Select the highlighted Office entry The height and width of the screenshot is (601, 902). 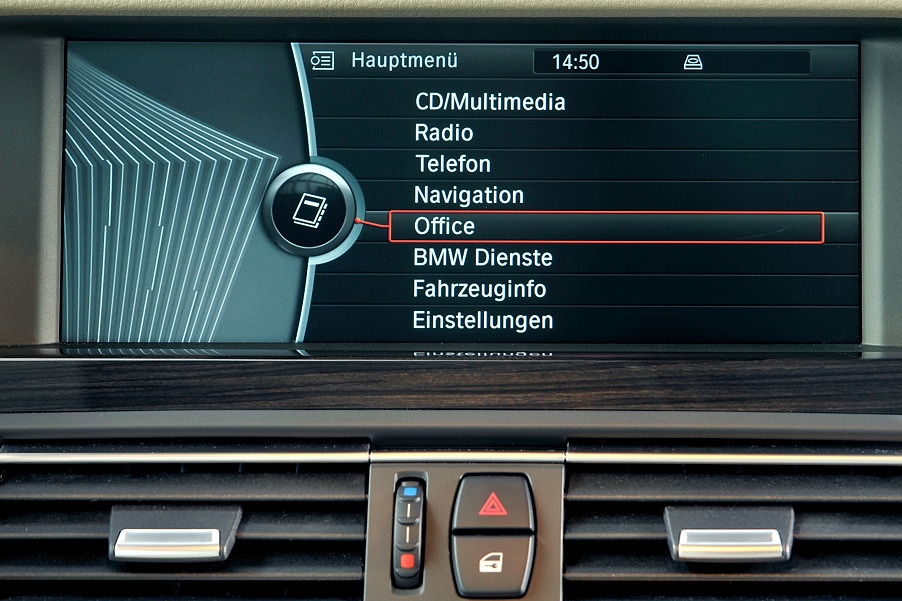[x=445, y=227]
